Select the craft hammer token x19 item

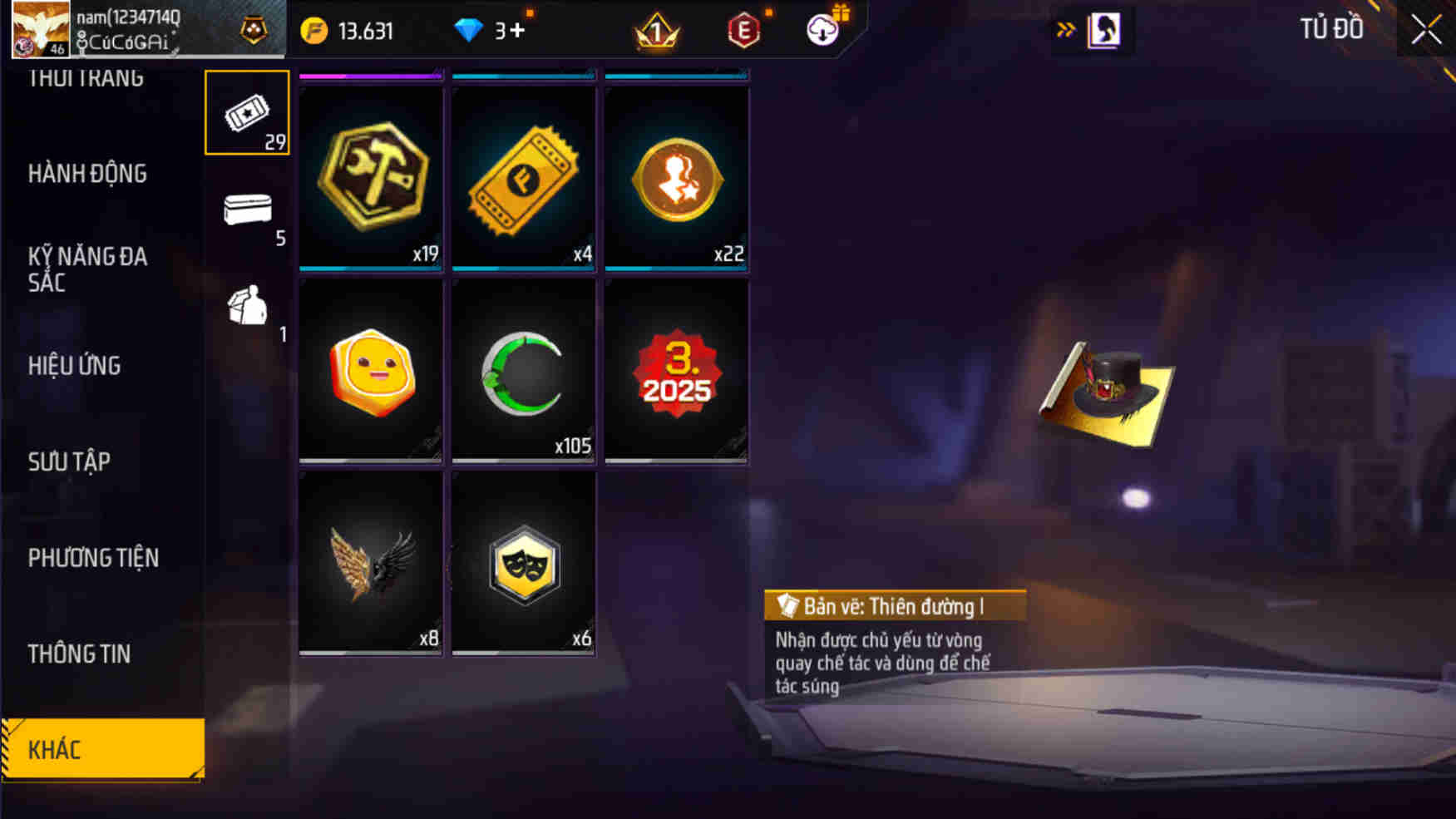(x=370, y=176)
